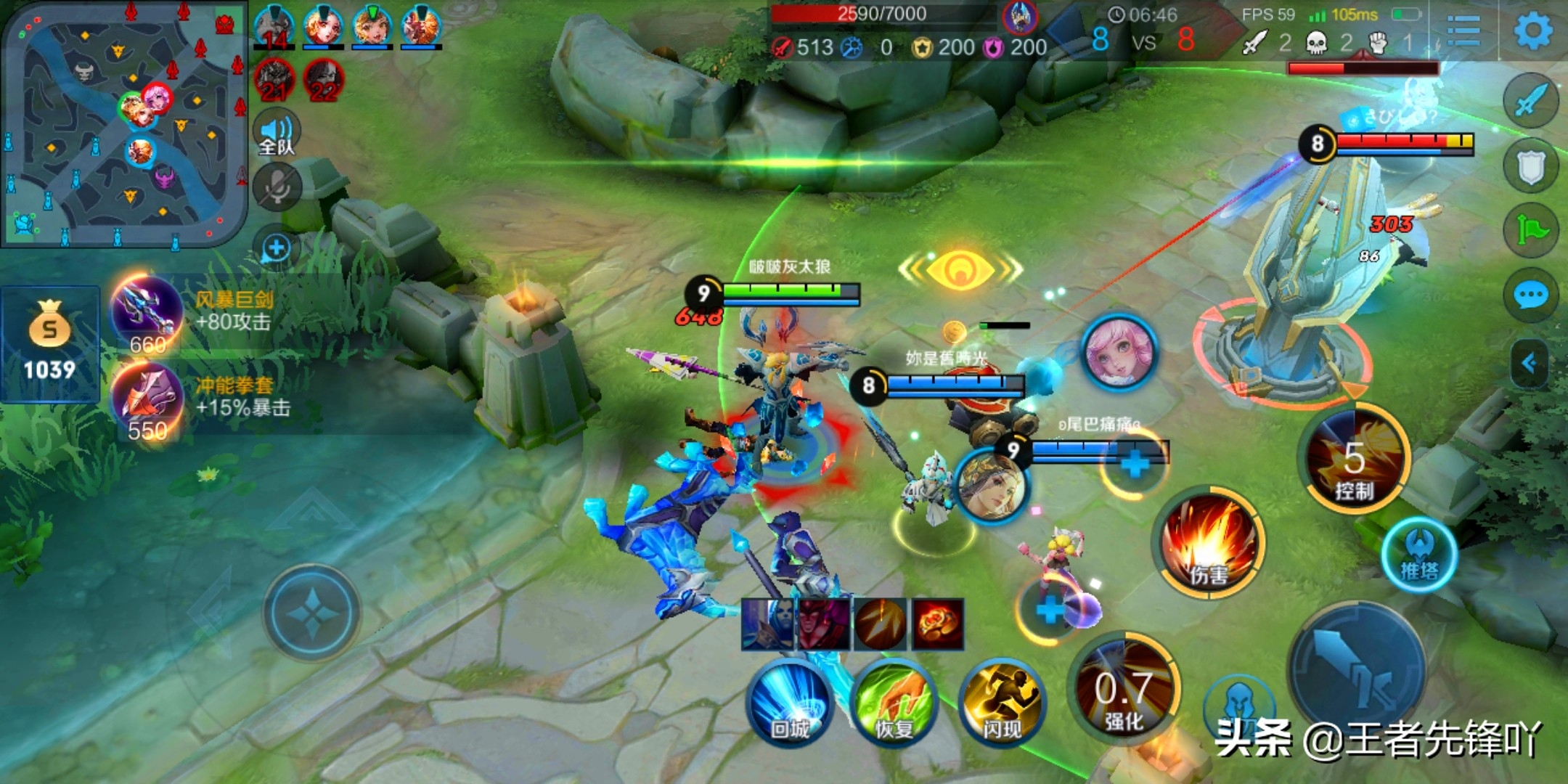Activate the 恢复 heal spell
1568x784 pixels.
tap(894, 702)
